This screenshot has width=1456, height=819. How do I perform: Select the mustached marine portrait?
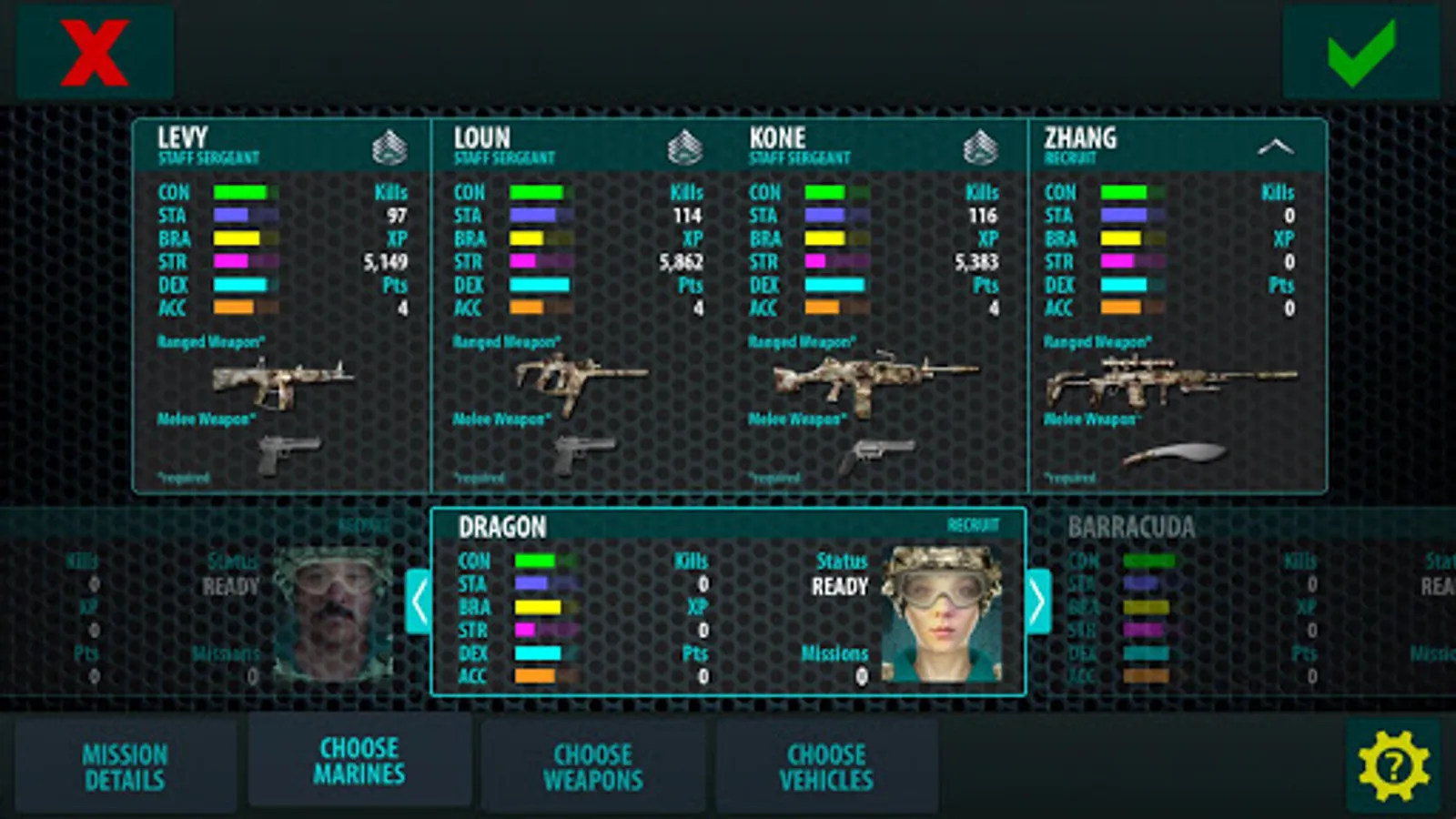(332, 614)
